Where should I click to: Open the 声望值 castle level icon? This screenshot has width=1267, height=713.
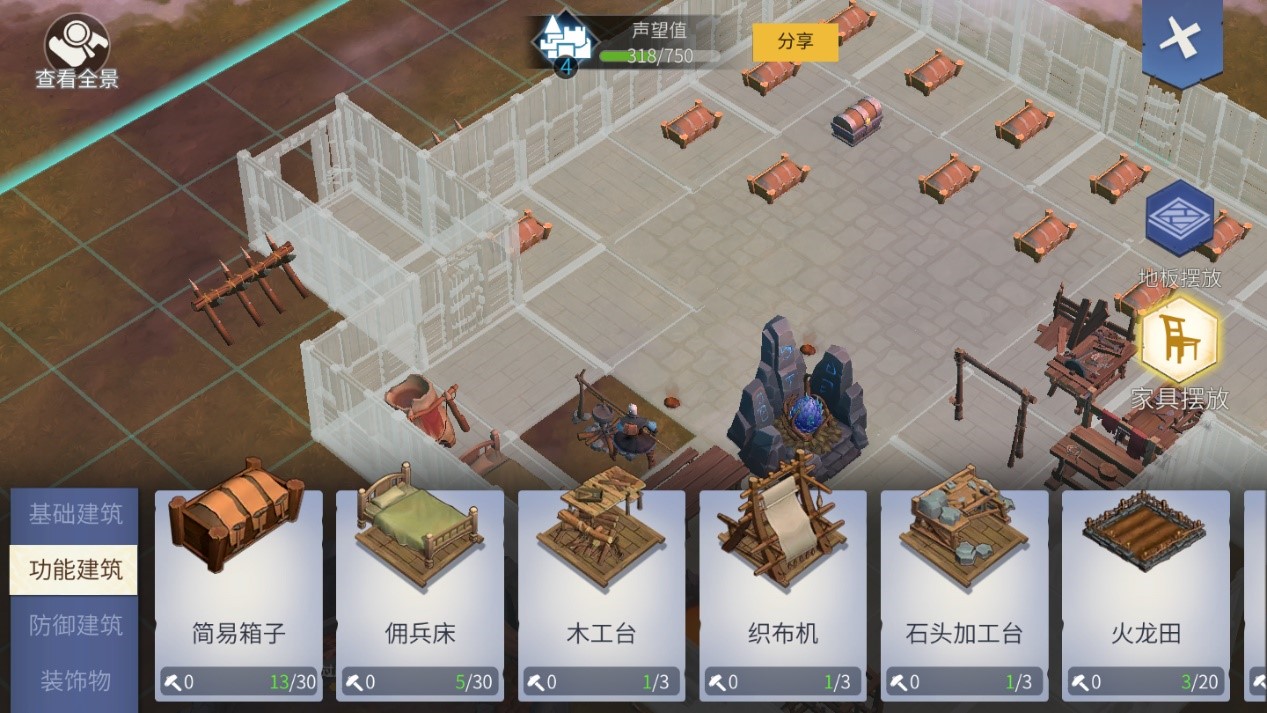point(566,44)
